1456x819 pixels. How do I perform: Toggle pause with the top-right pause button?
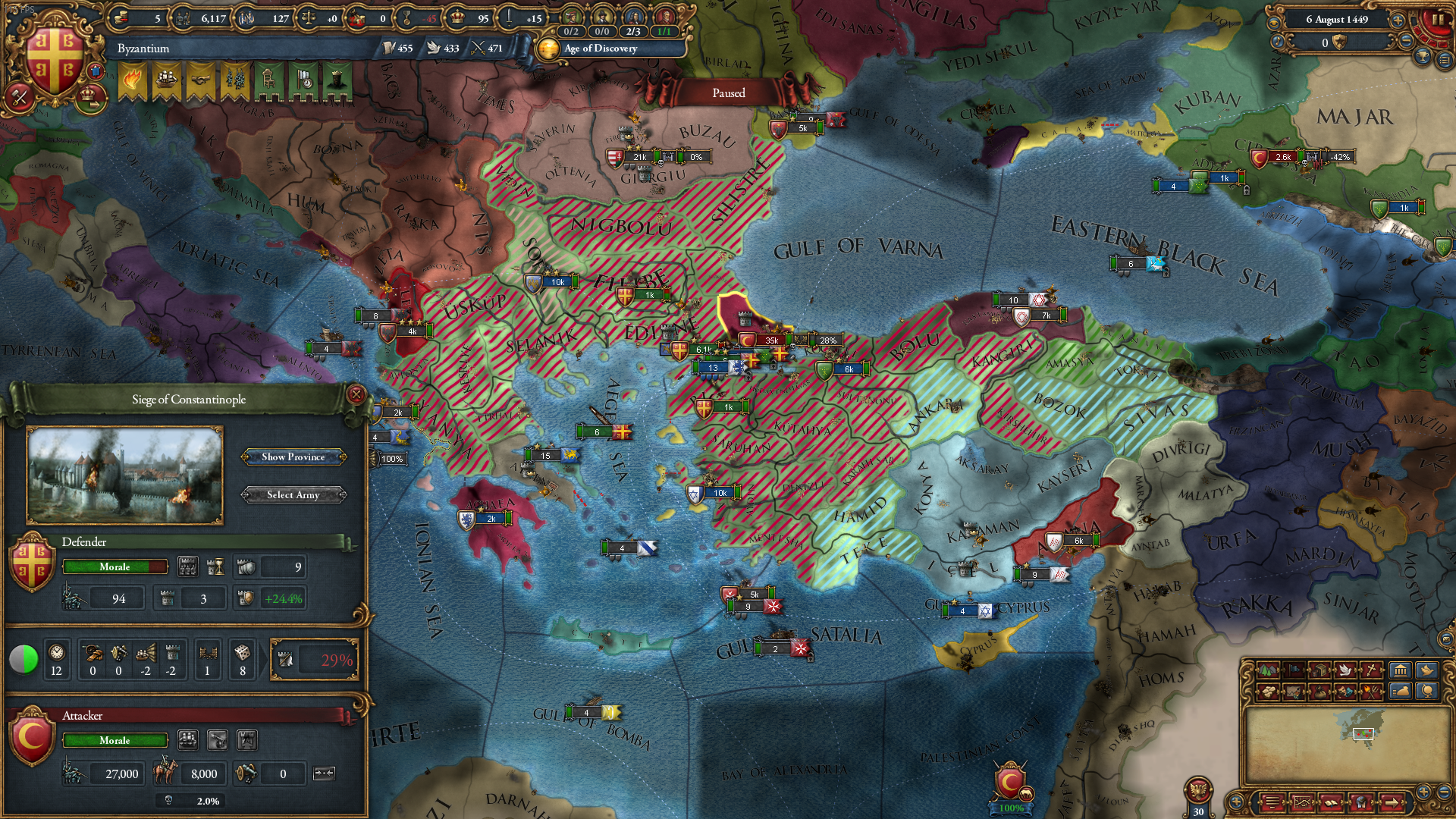click(x=1439, y=20)
